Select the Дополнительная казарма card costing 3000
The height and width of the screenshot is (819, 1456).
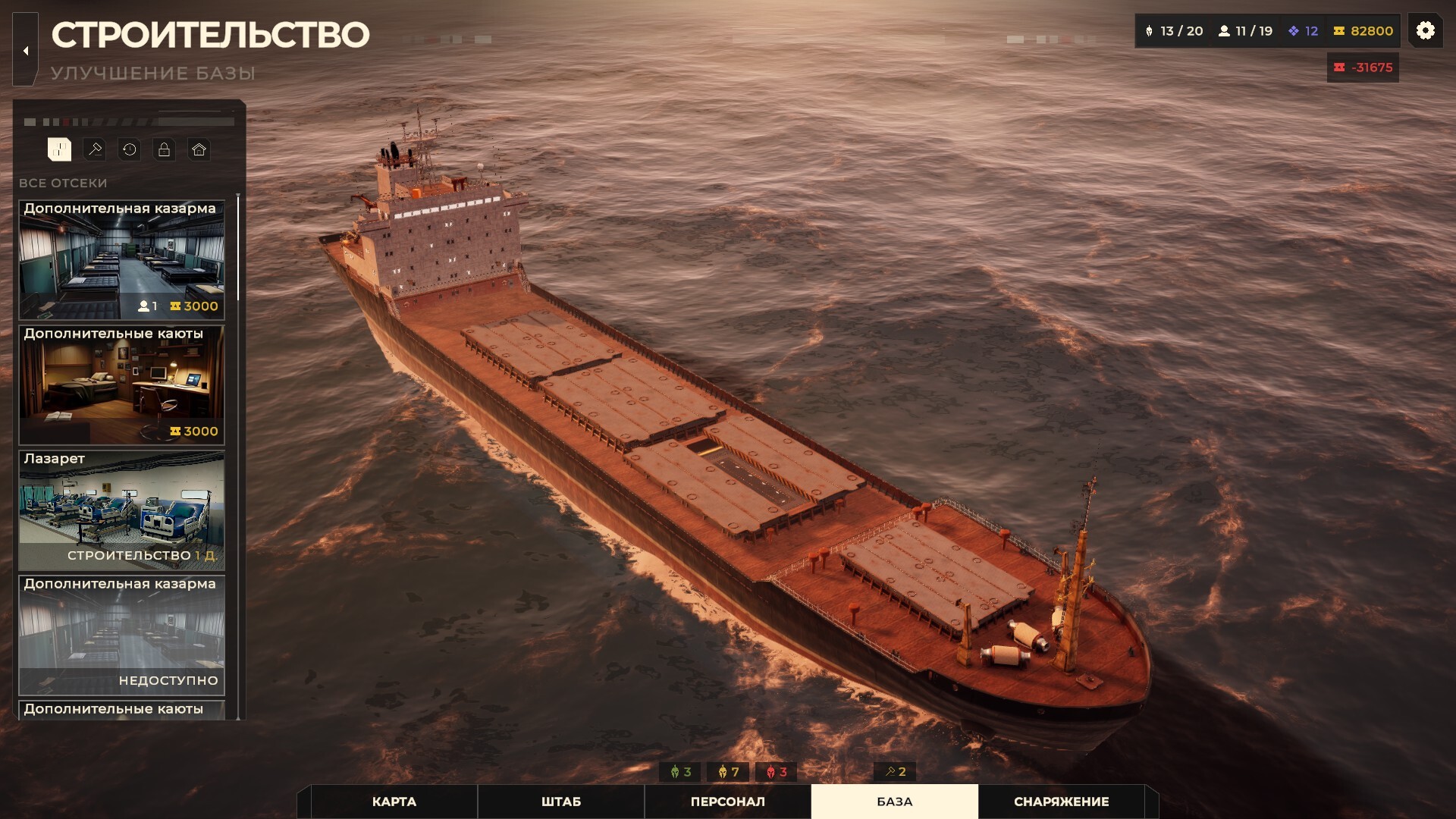121,259
